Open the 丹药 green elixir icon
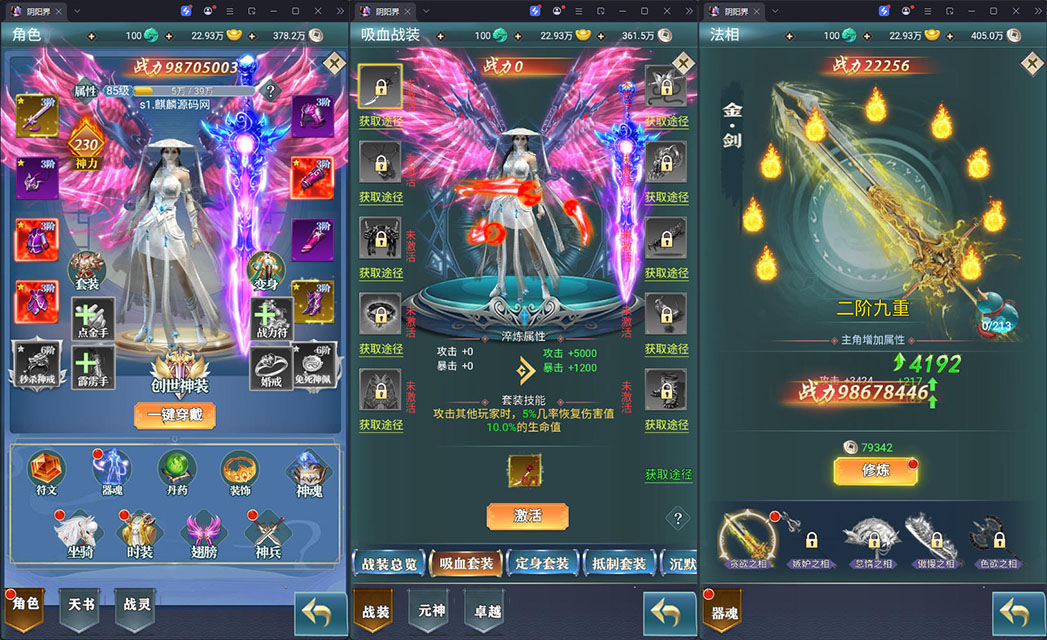This screenshot has width=1047, height=640. pos(176,471)
